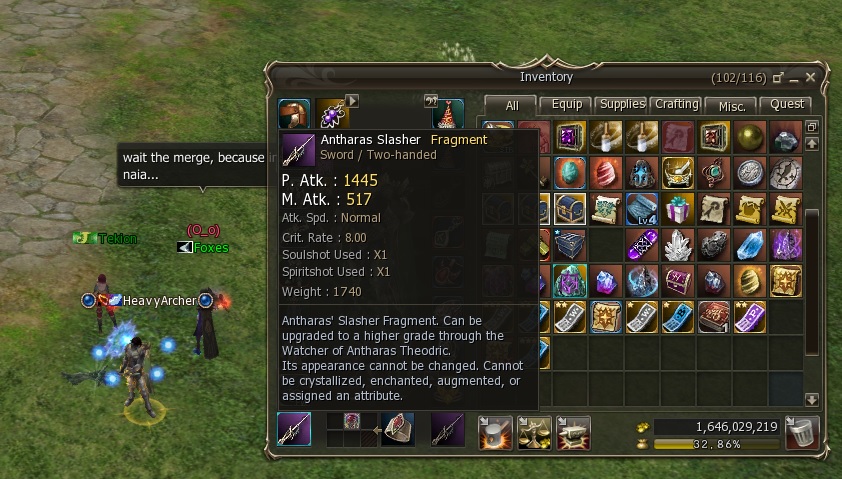Select the Crafting tab
Viewport: 842px width, 479px height.
tap(677, 104)
